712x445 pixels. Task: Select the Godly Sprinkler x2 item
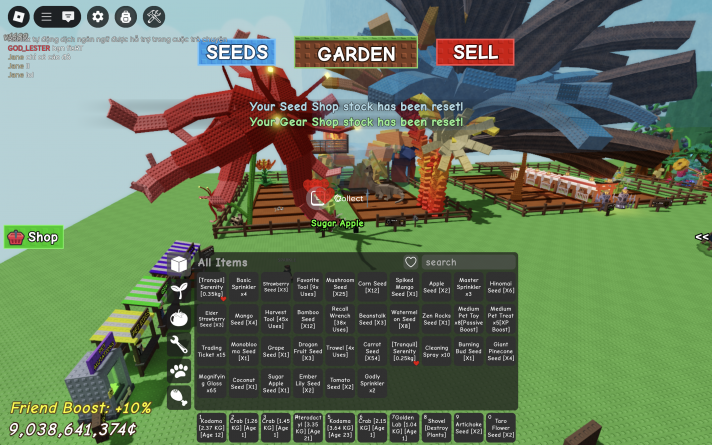tap(372, 385)
